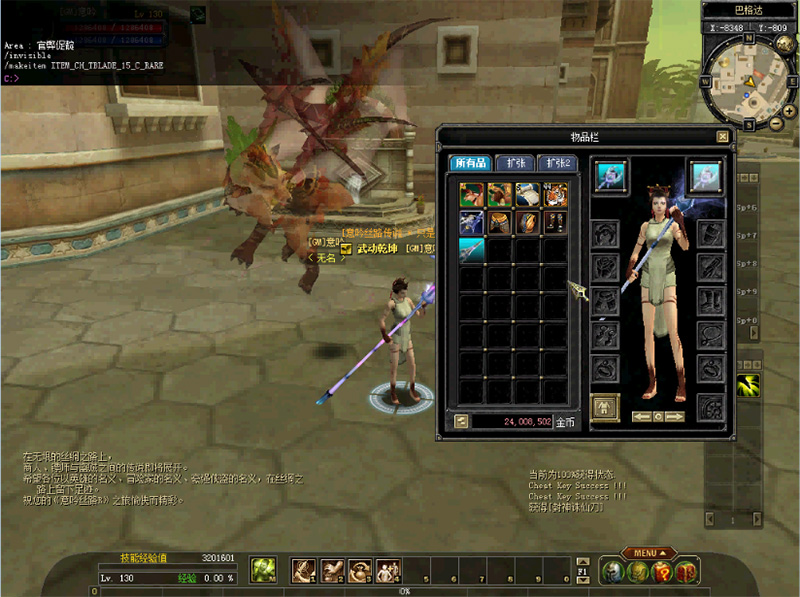800x597 pixels.
Task: Close the inventory window
Action: tap(722, 136)
